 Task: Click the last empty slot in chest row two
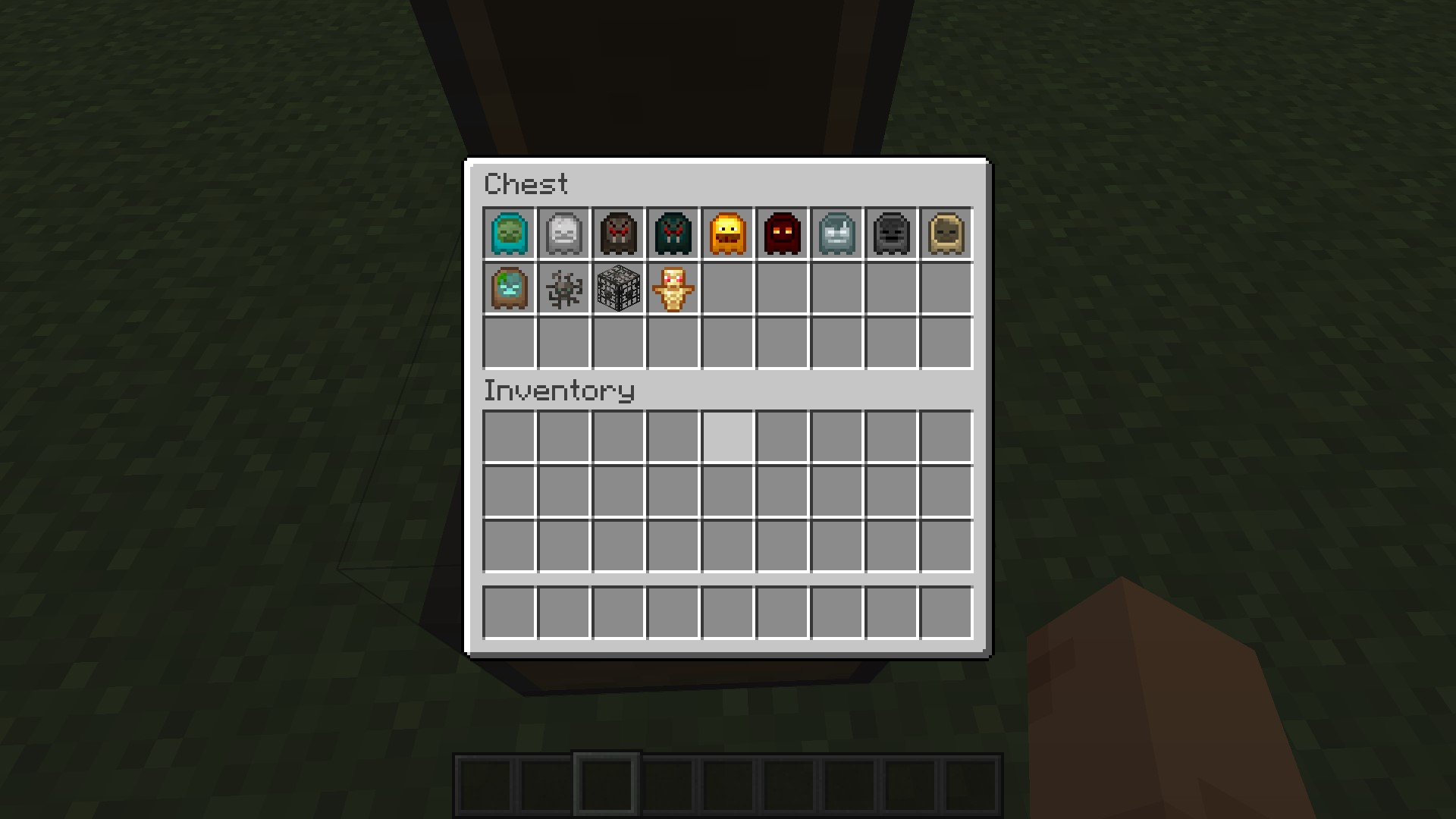pos(946,288)
